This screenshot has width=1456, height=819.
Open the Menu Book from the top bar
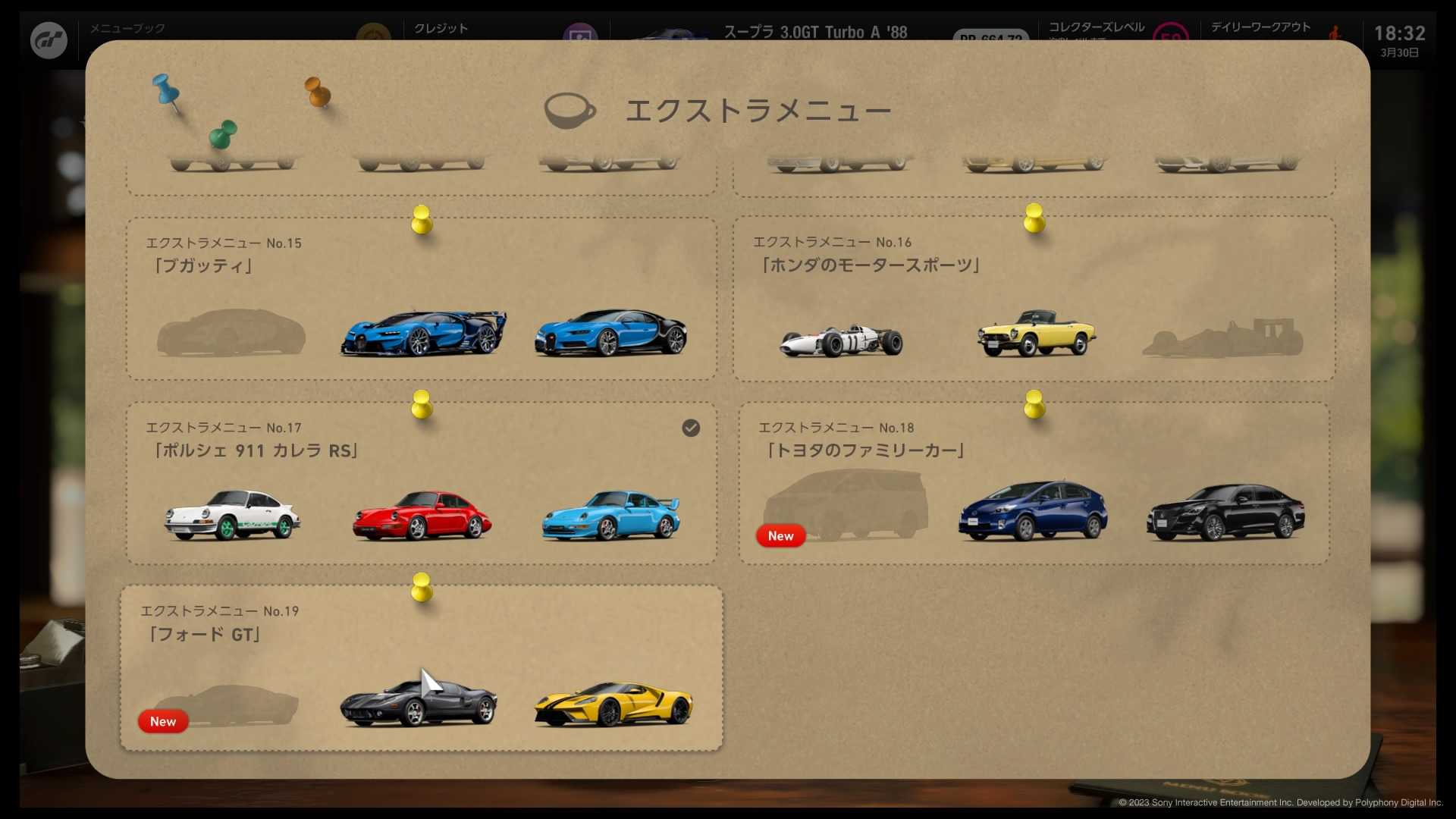coord(125,27)
